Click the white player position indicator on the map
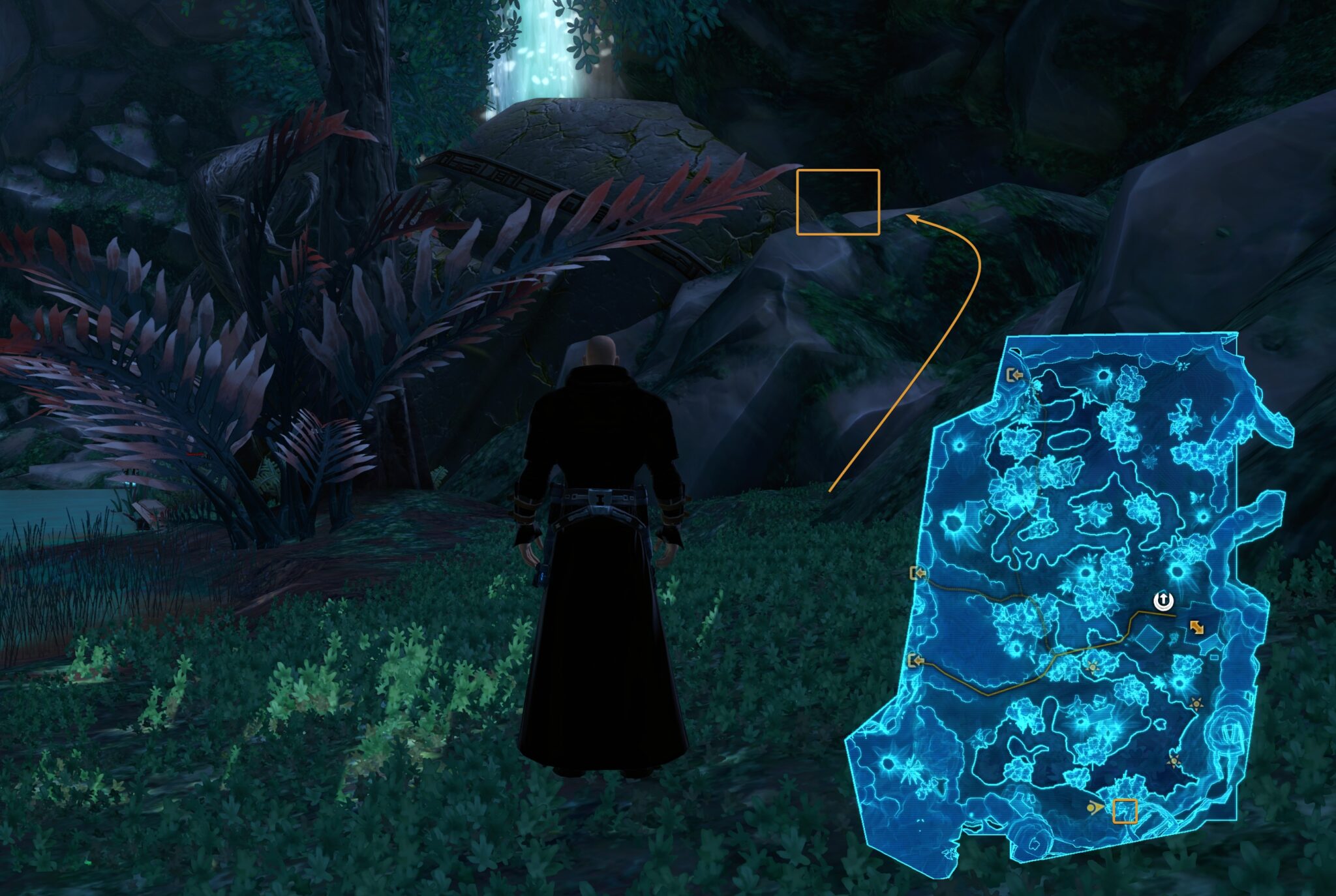This screenshot has height=896, width=1336. click(1163, 601)
